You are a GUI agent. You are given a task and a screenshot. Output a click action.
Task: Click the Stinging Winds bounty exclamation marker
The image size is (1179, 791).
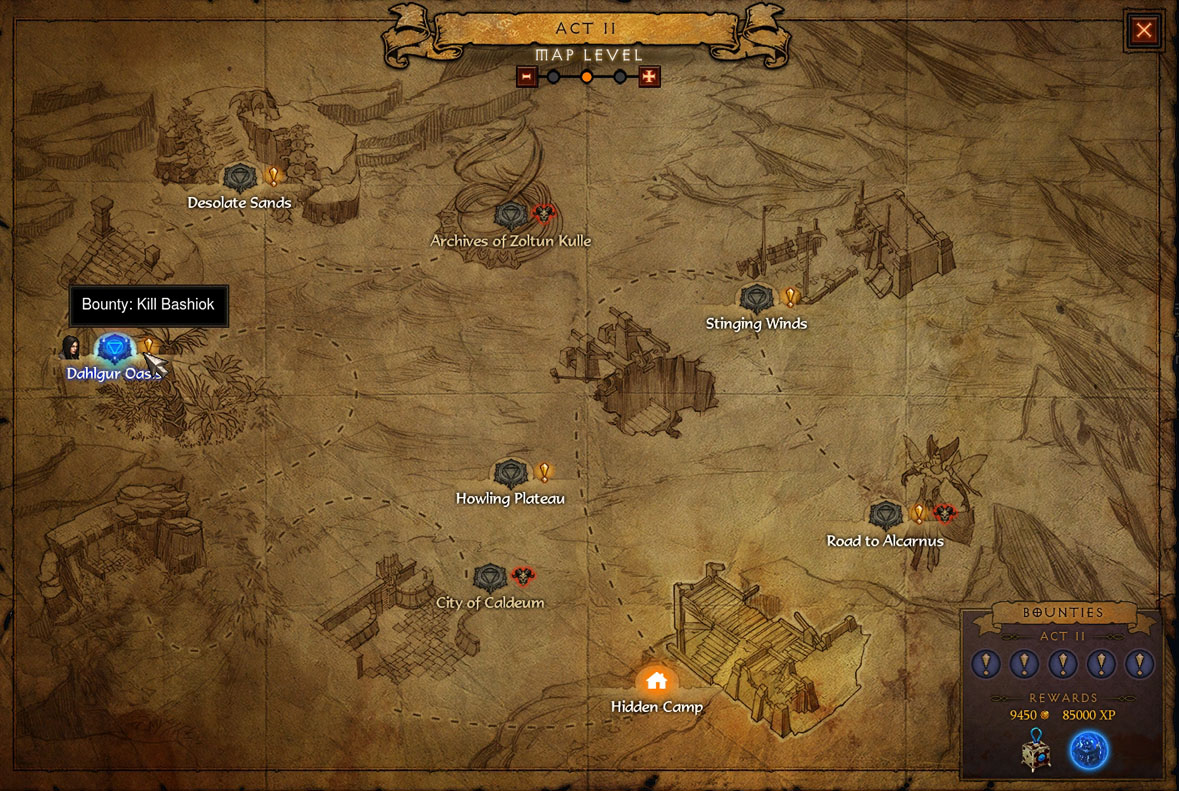(x=790, y=297)
